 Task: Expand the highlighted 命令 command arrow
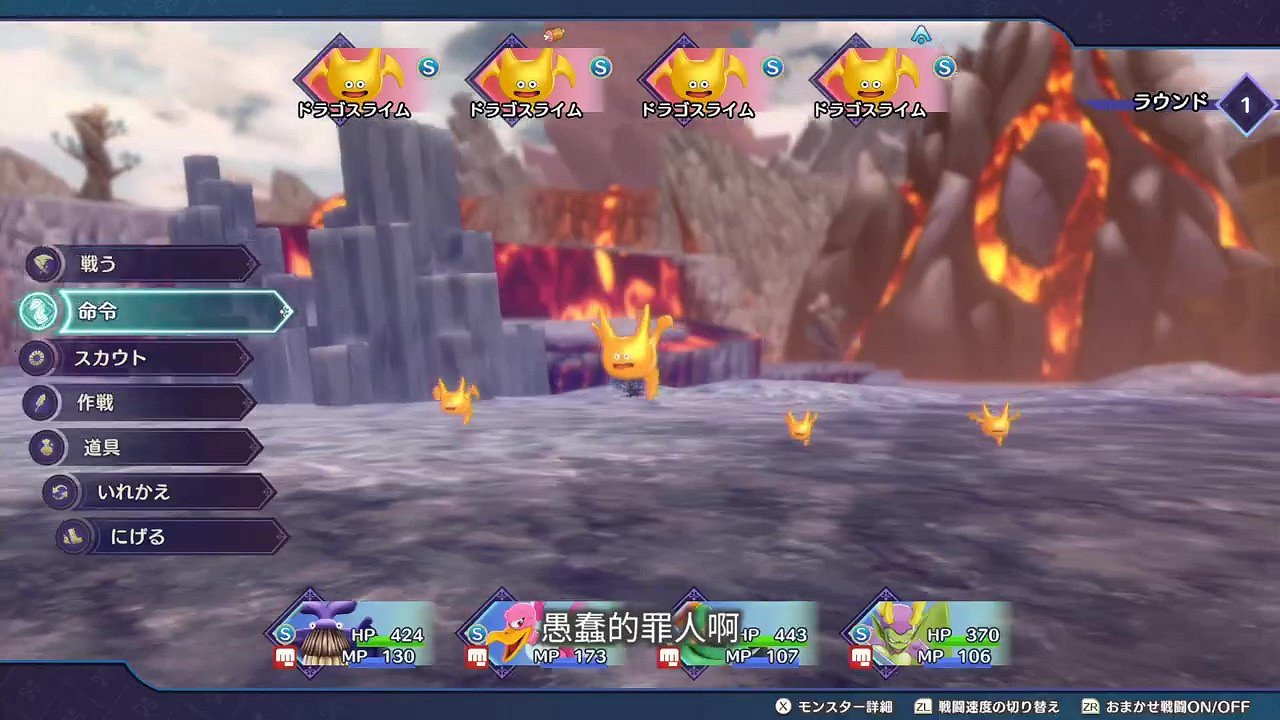288,311
